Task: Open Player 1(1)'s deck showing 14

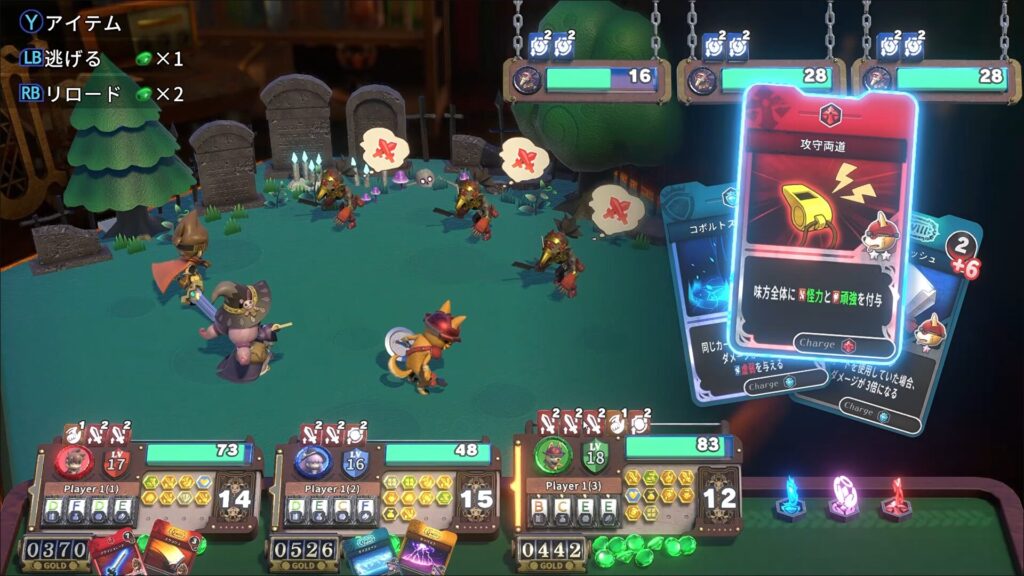Action: [238, 498]
